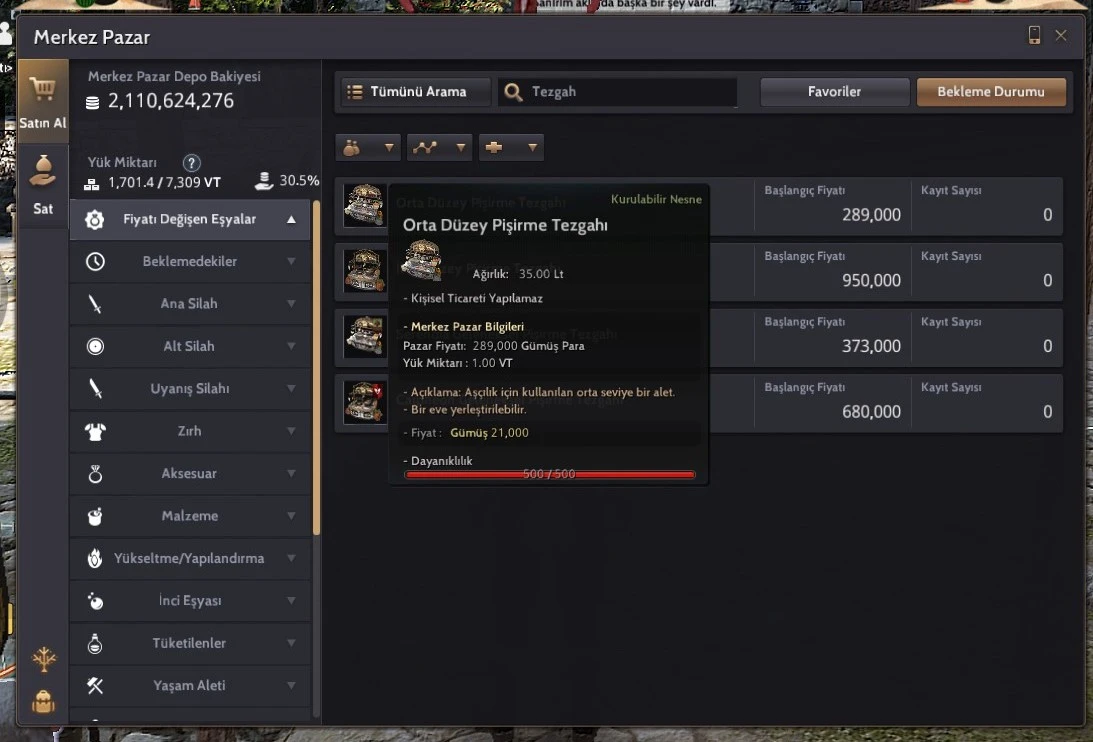Open the Tümünü Arama dropdown
Screen dimensions: 1093x742
tap(416, 92)
